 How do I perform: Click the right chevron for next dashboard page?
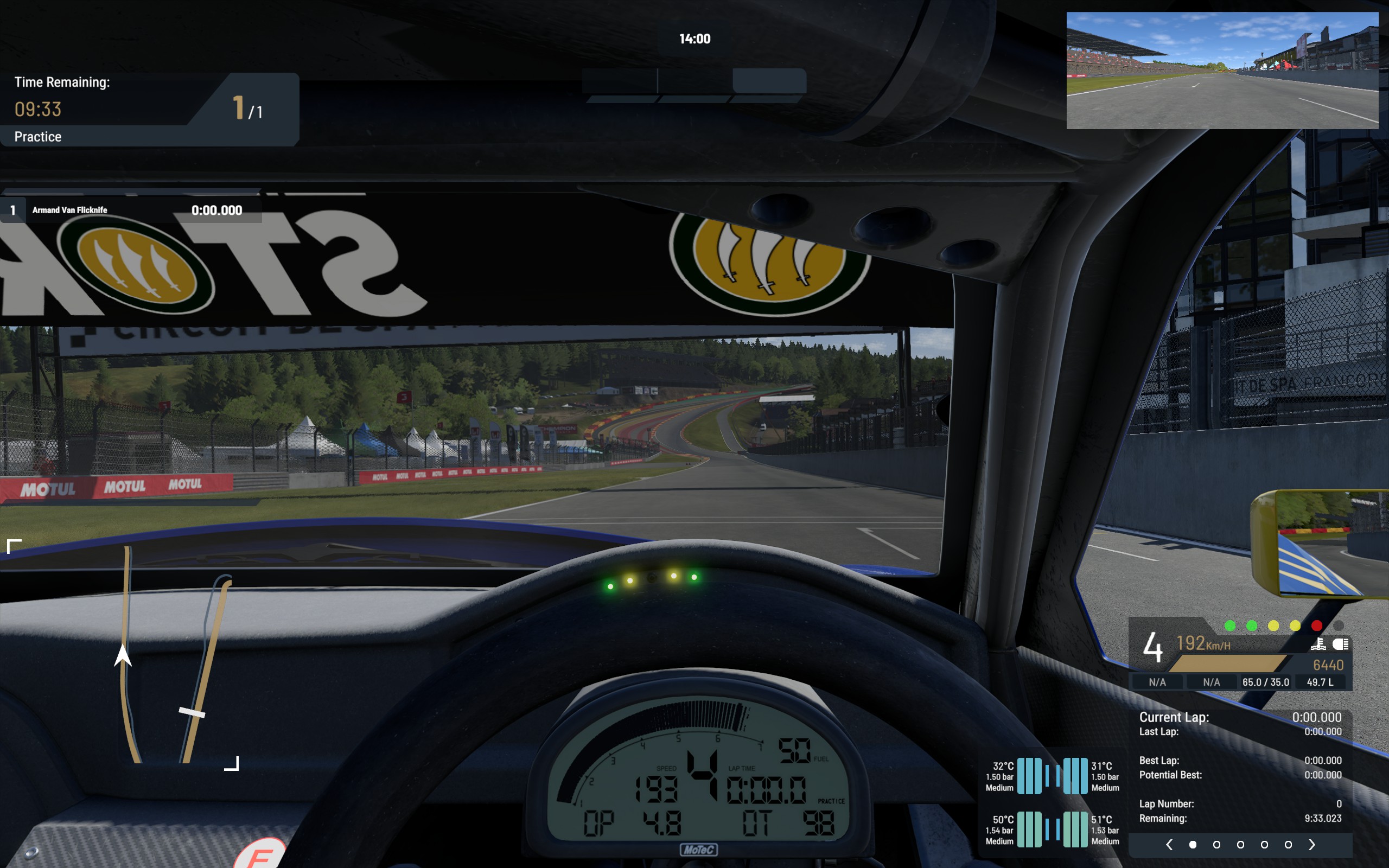[1312, 845]
